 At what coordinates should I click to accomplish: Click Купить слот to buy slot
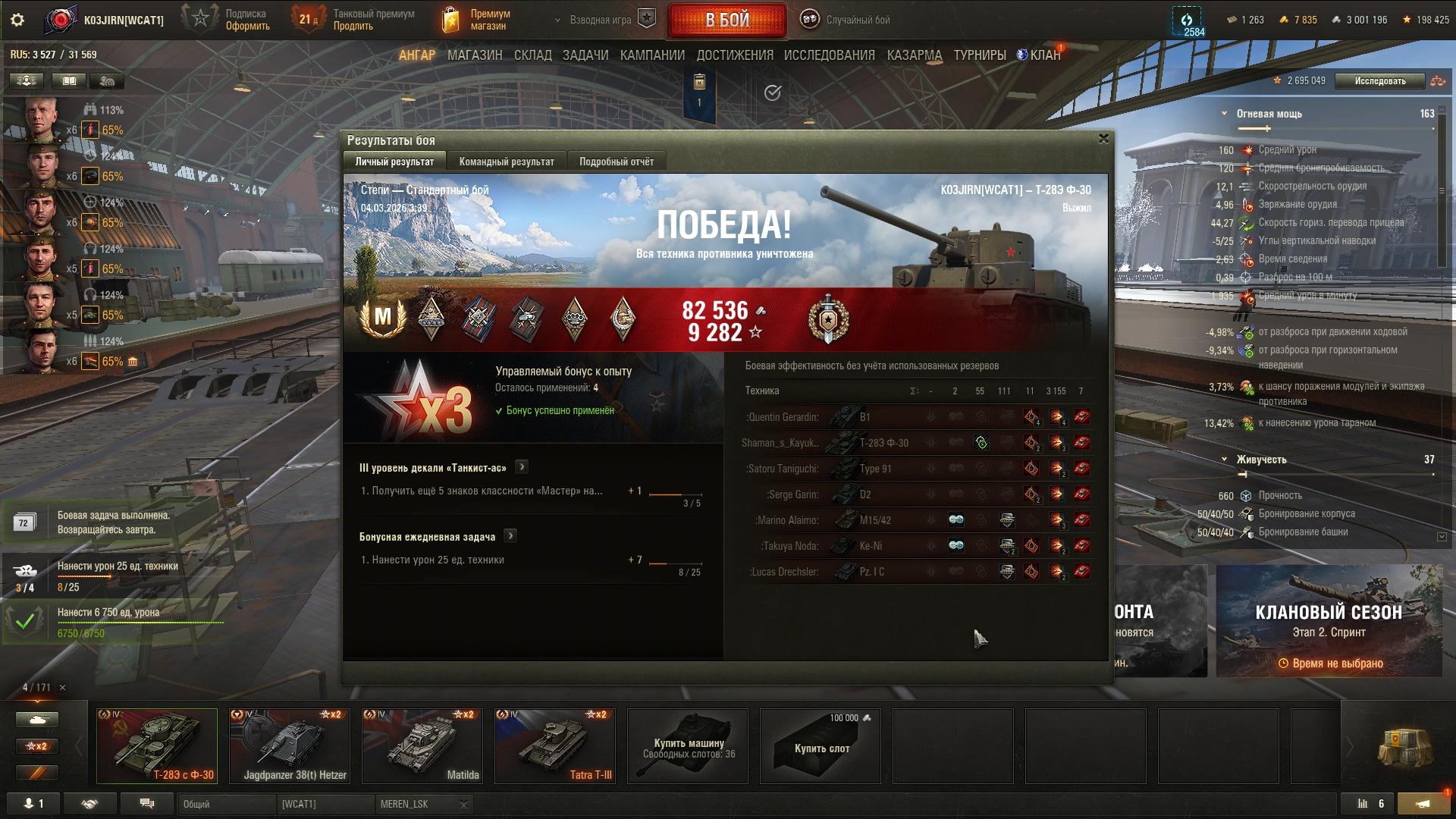click(x=821, y=747)
